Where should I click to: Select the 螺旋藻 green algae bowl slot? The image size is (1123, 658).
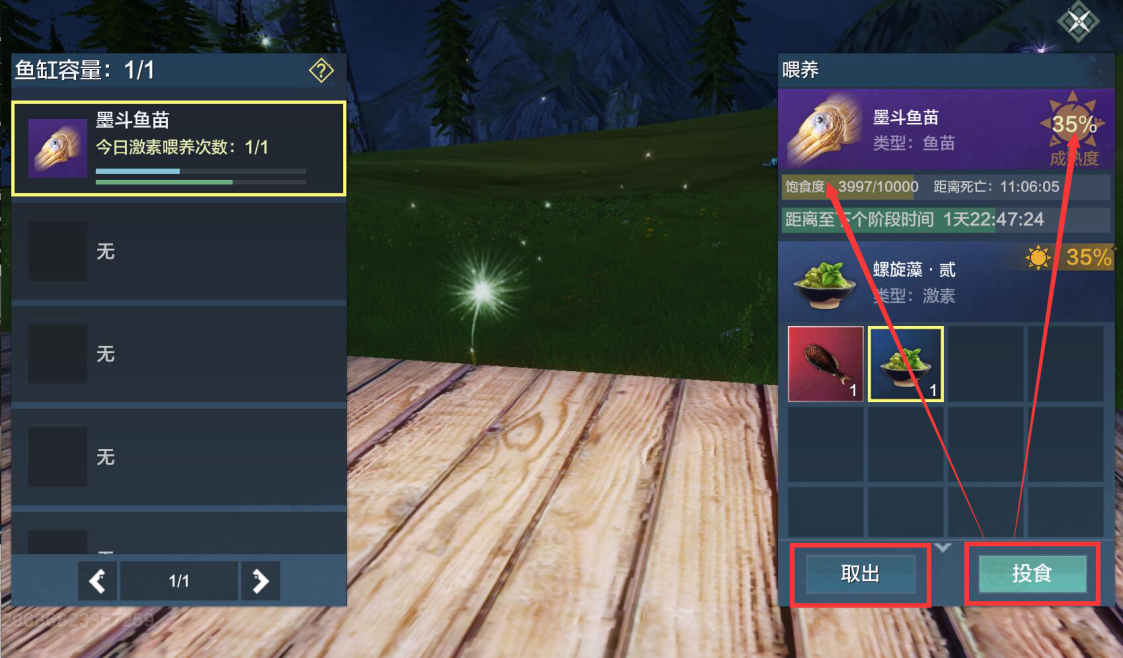(x=906, y=363)
